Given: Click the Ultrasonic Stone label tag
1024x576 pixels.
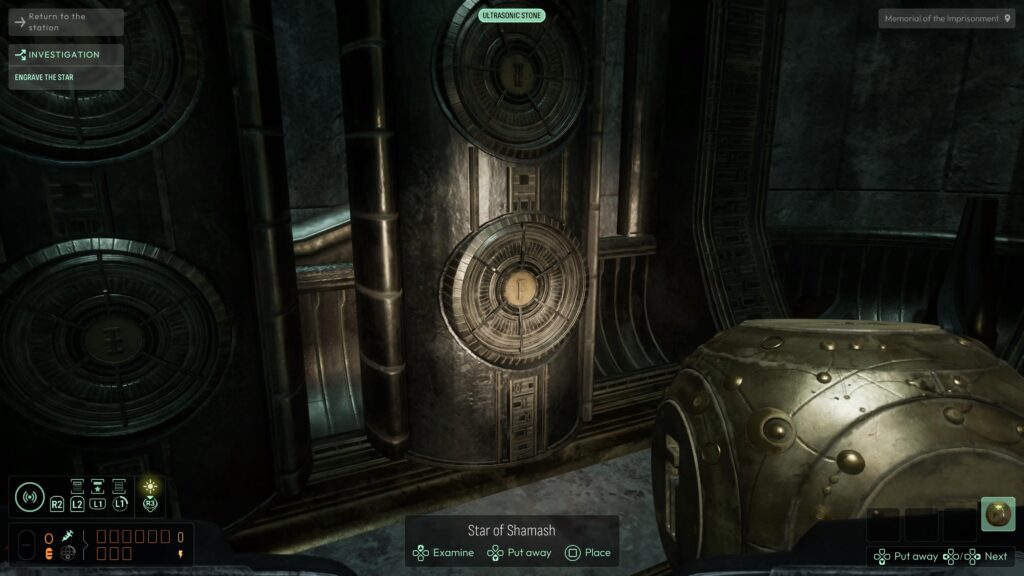Looking at the screenshot, I should tap(512, 16).
